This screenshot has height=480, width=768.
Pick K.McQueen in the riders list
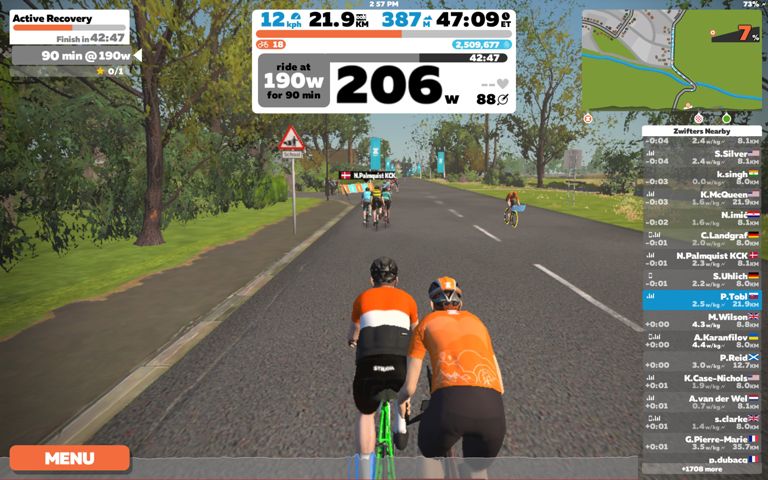click(x=701, y=198)
